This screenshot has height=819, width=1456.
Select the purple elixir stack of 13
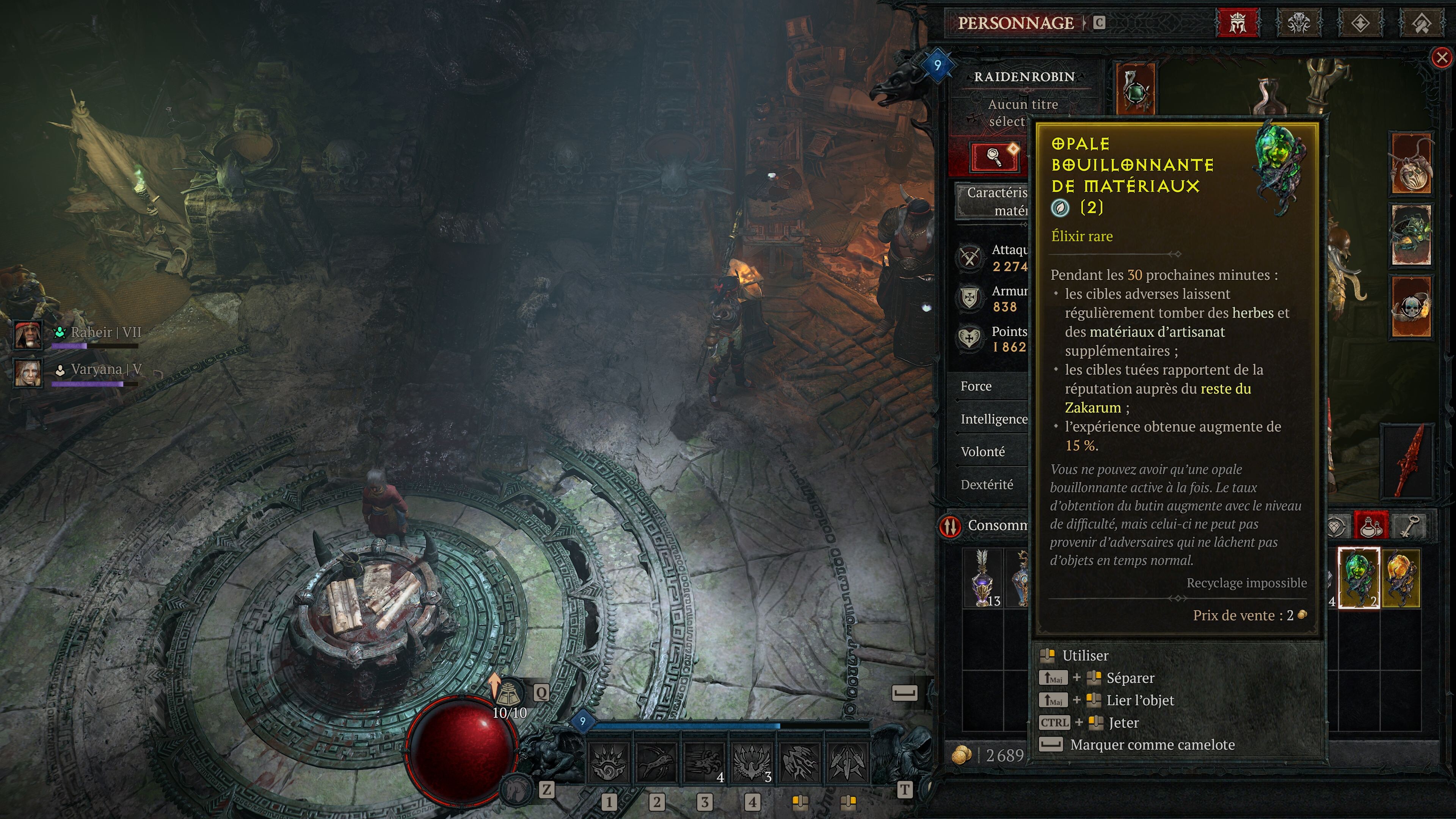tap(983, 577)
